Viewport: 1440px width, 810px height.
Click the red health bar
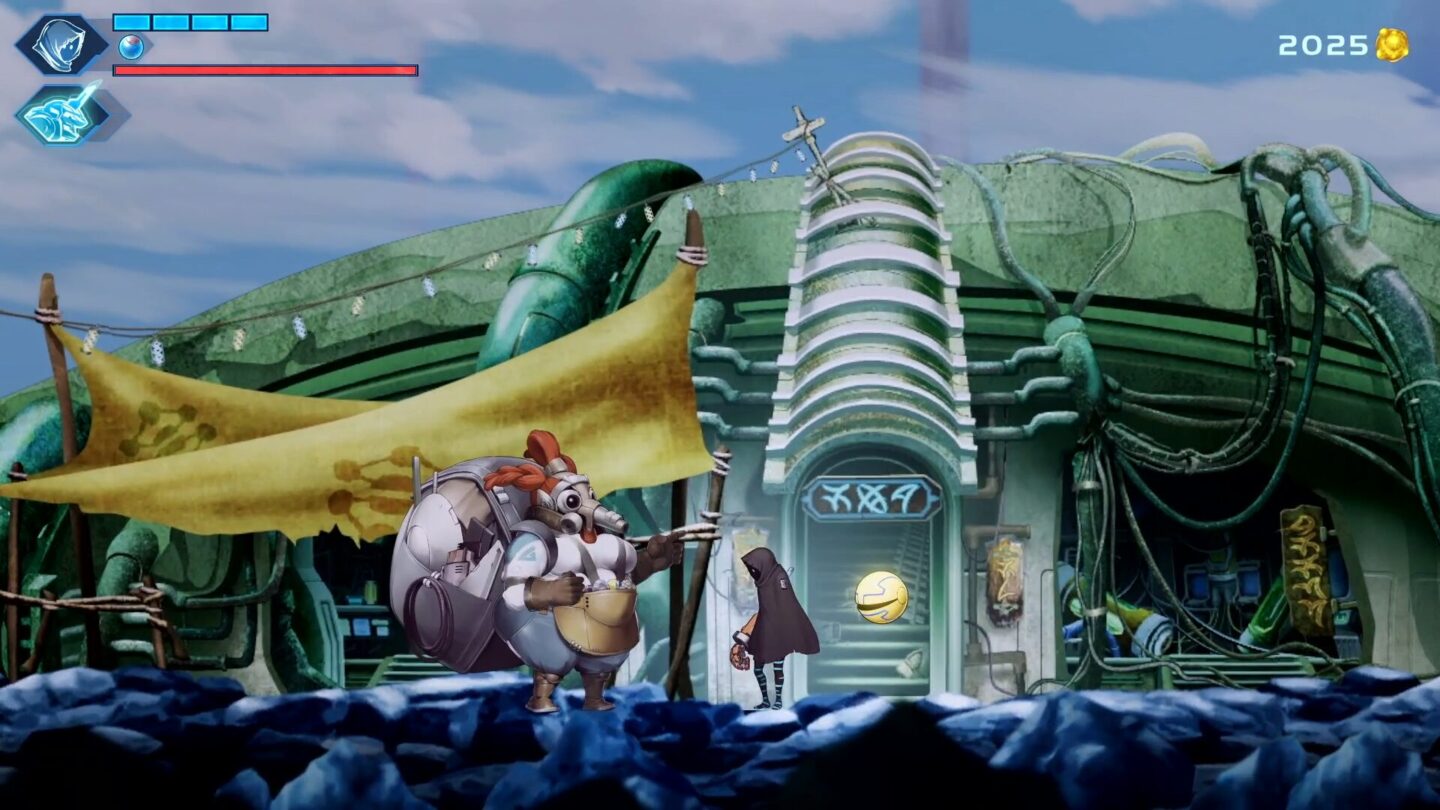pos(265,70)
